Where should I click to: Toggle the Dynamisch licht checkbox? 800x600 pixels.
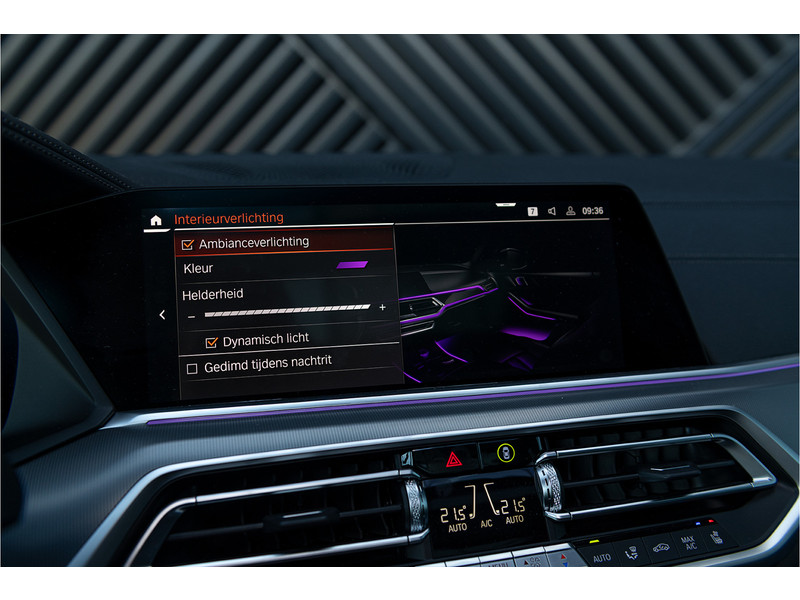[211, 342]
